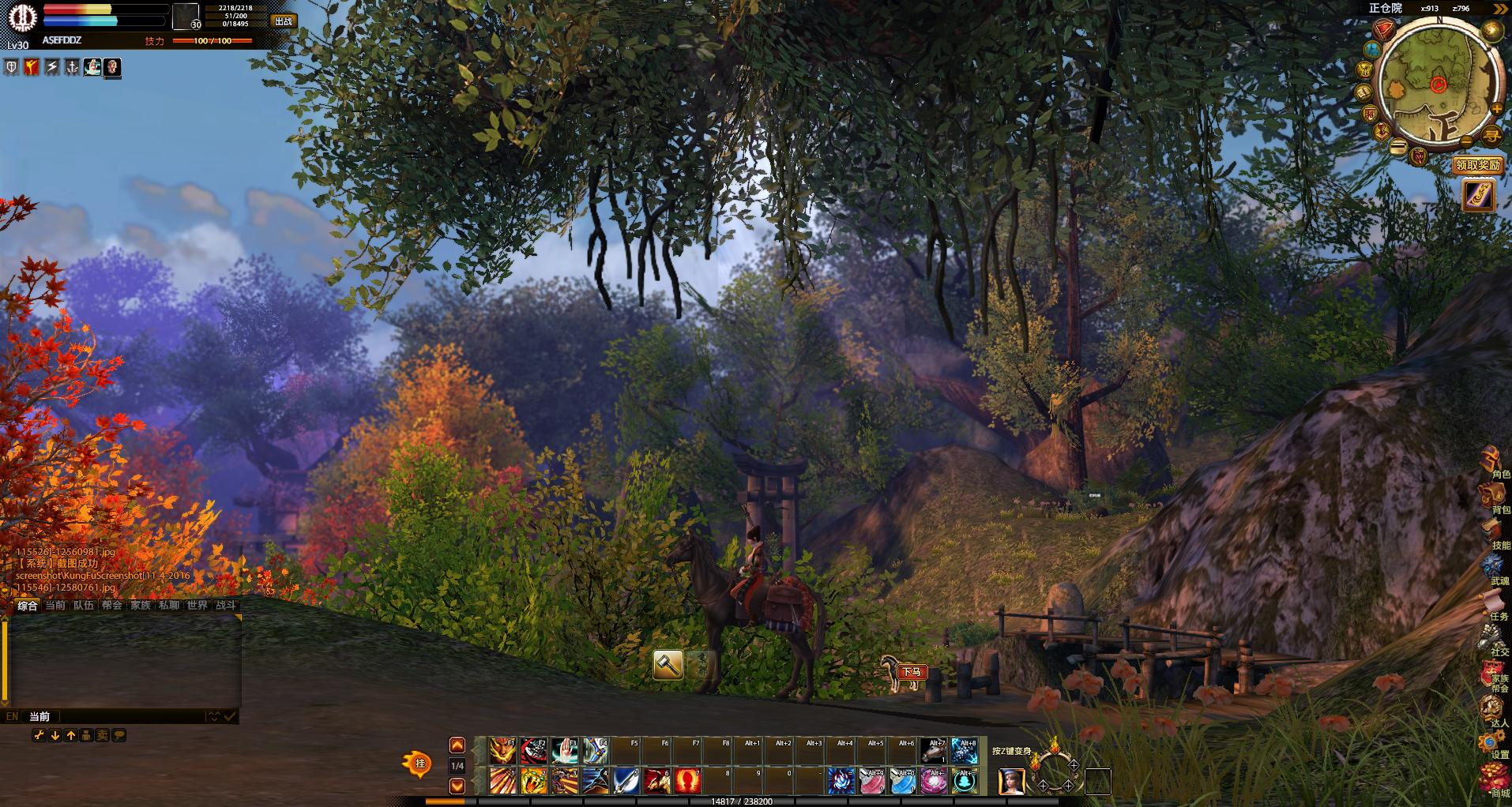Zoom out the minimap with the minus button
Viewport: 1512px width, 807px height.
pyautogui.click(x=1466, y=141)
